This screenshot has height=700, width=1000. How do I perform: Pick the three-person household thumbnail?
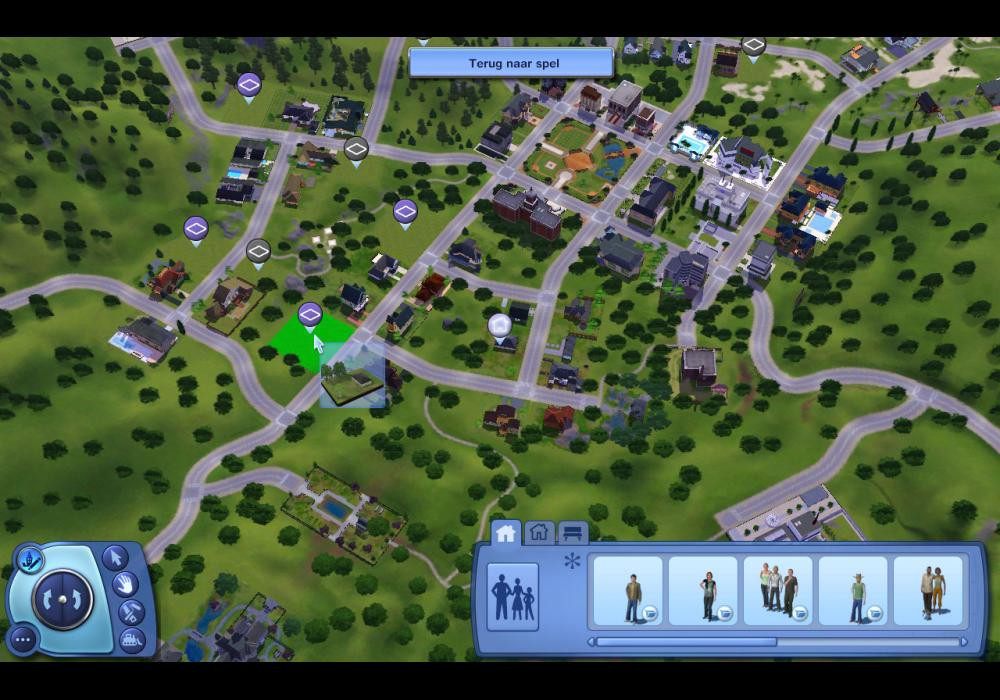(778, 592)
